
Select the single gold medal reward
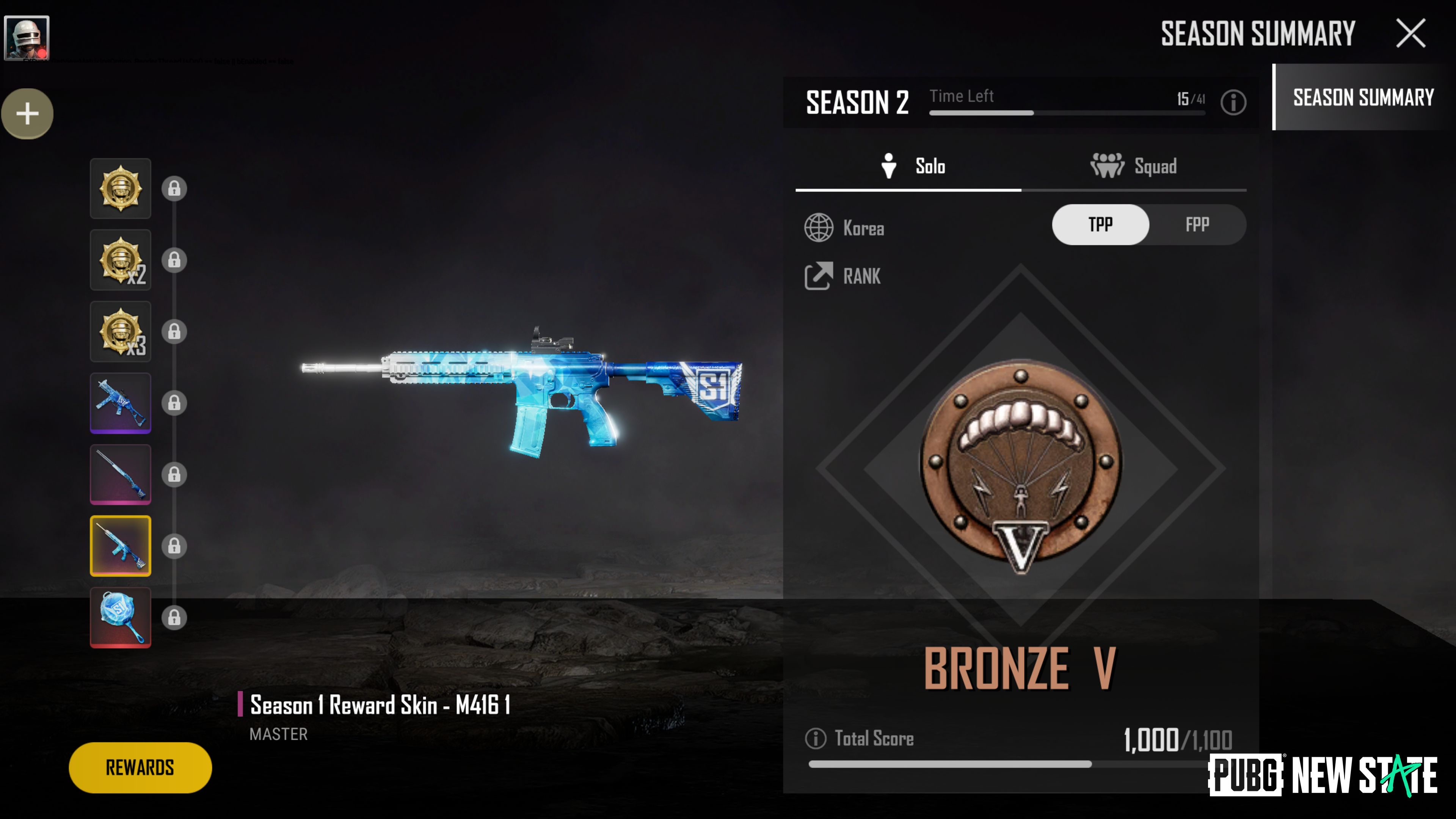(x=121, y=188)
